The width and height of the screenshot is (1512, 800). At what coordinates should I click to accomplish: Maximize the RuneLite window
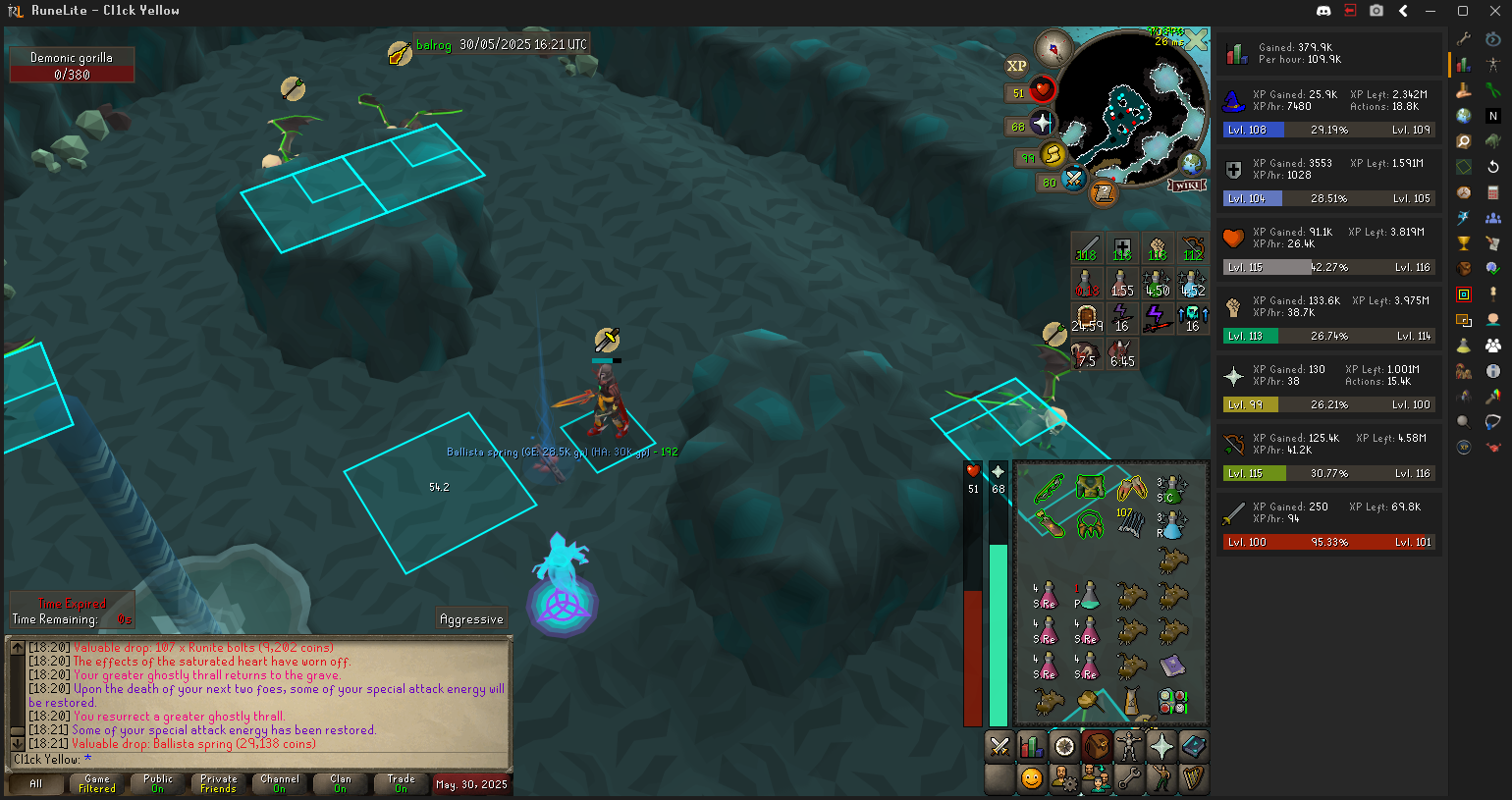pos(1463,11)
